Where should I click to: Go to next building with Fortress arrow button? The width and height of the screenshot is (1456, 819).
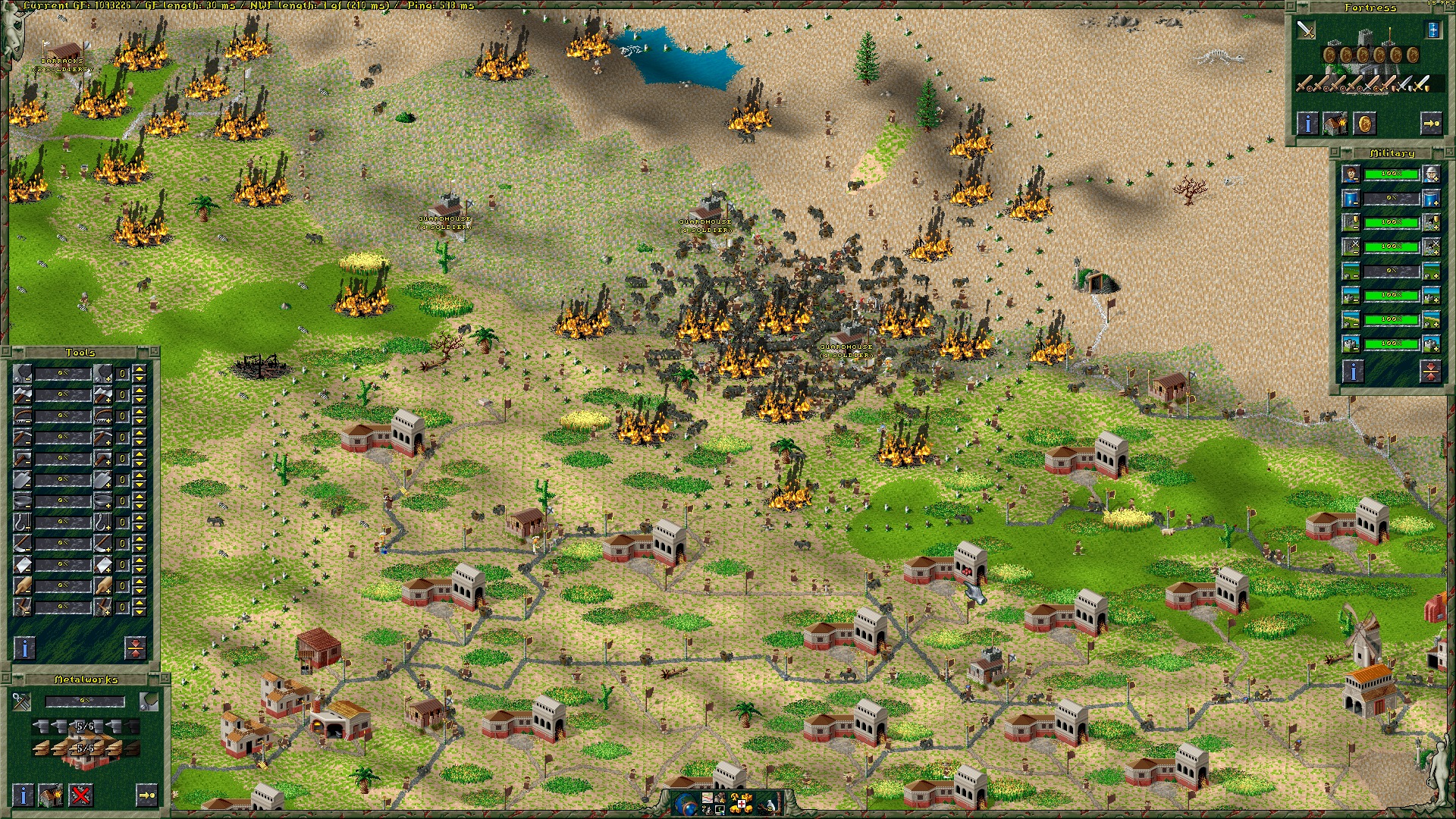pos(1430,124)
